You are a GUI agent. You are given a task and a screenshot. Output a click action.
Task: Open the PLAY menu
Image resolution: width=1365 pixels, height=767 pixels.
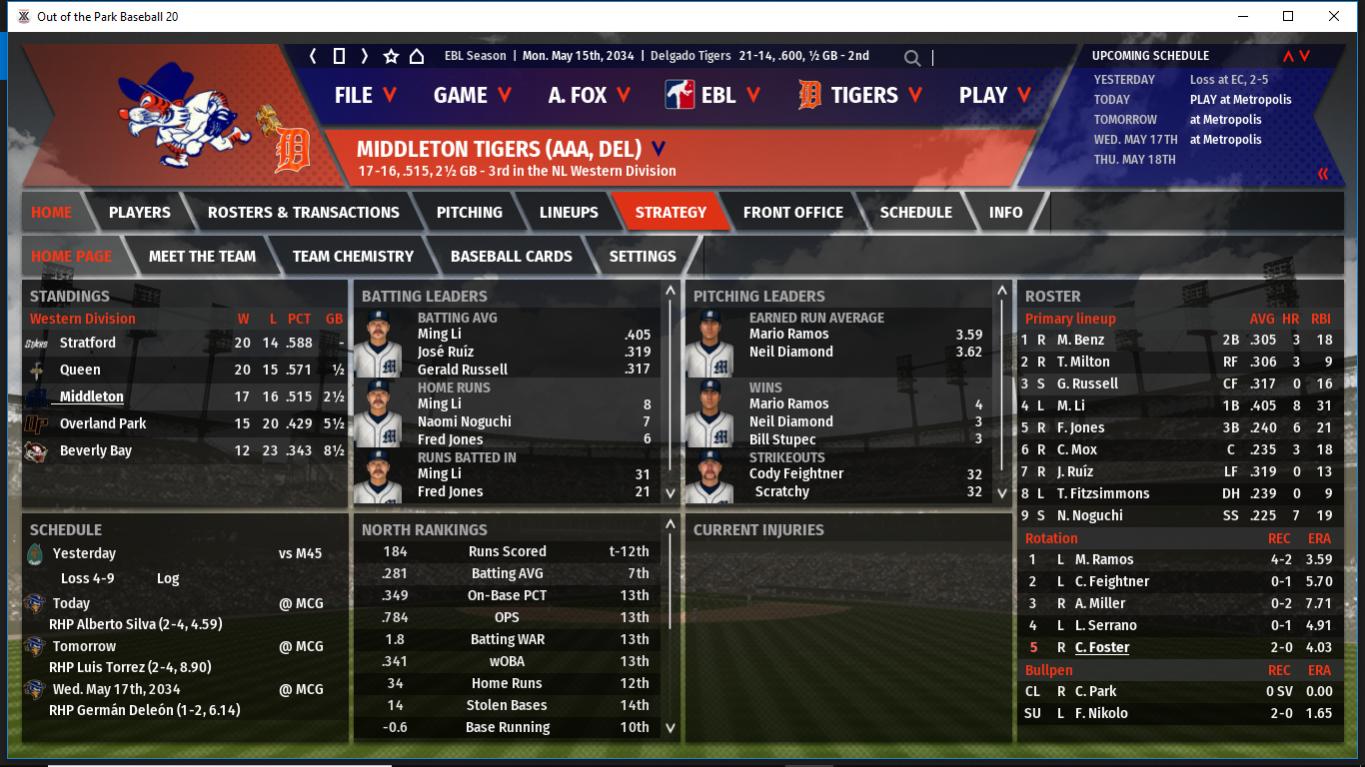point(995,95)
